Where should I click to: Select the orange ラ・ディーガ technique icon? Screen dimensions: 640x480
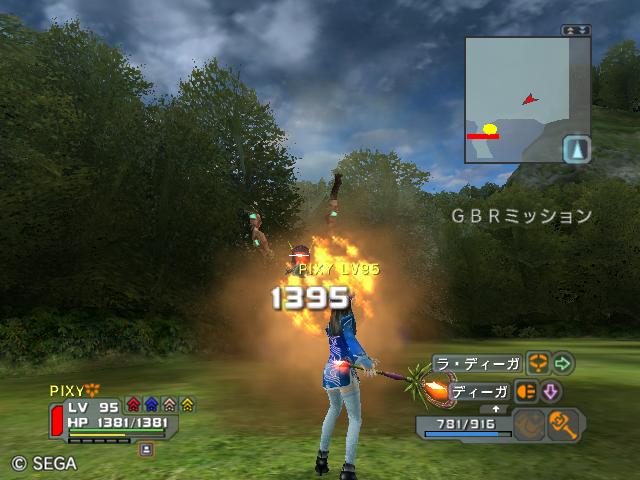tap(539, 362)
